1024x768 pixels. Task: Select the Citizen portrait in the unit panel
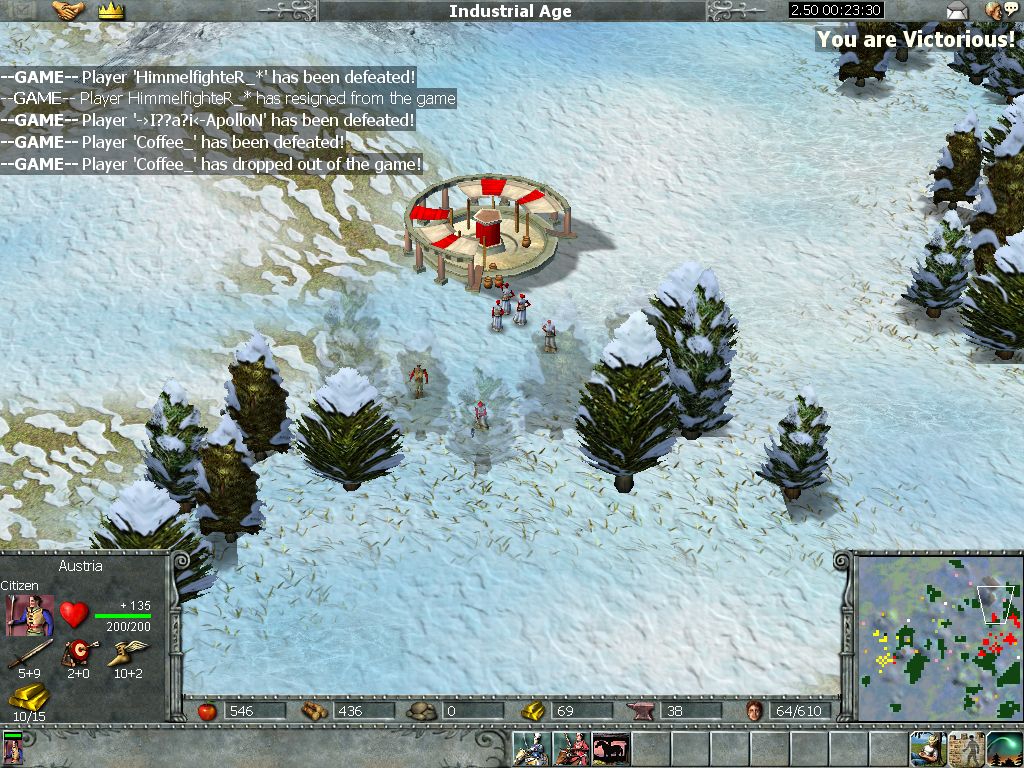(30, 614)
